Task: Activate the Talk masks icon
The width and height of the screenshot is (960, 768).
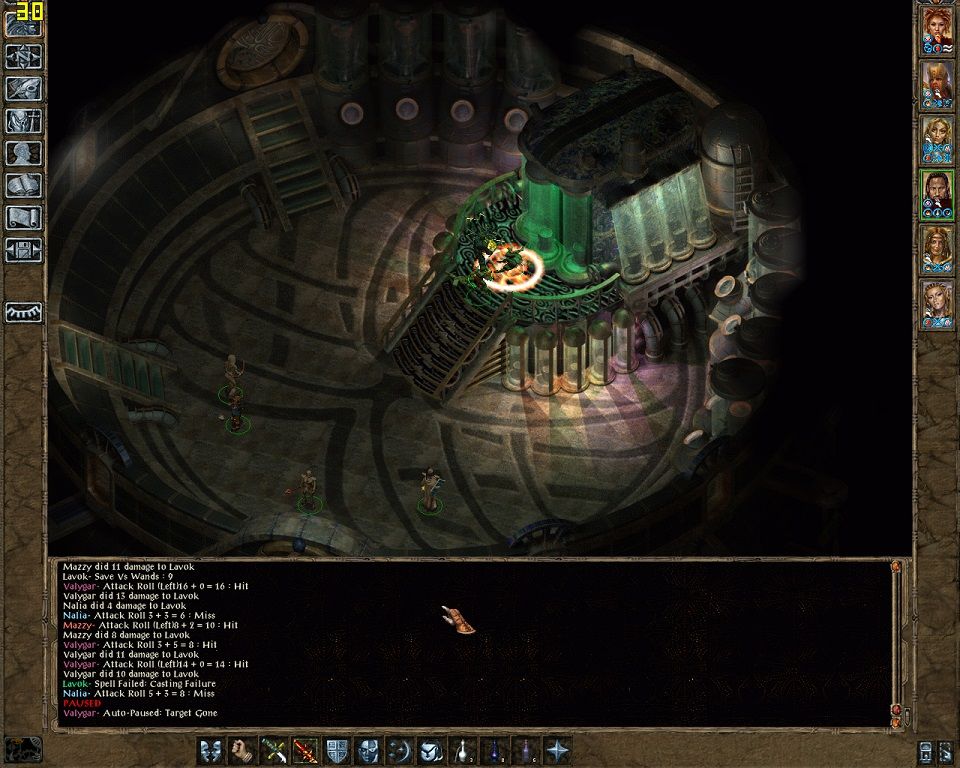Action: click(211, 749)
